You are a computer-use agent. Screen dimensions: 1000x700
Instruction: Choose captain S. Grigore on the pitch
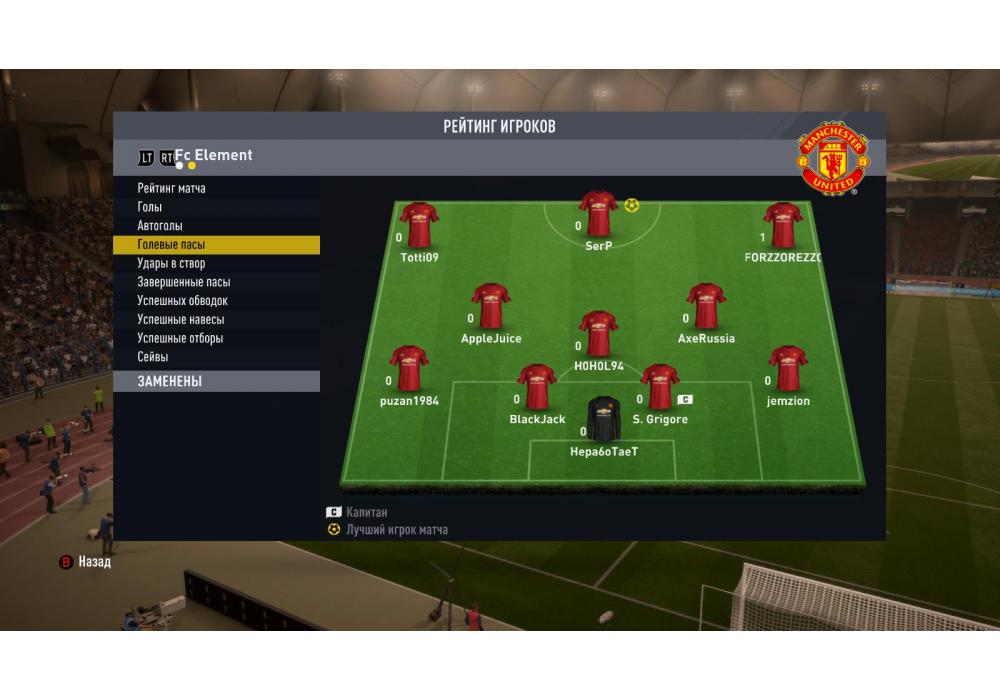[659, 387]
